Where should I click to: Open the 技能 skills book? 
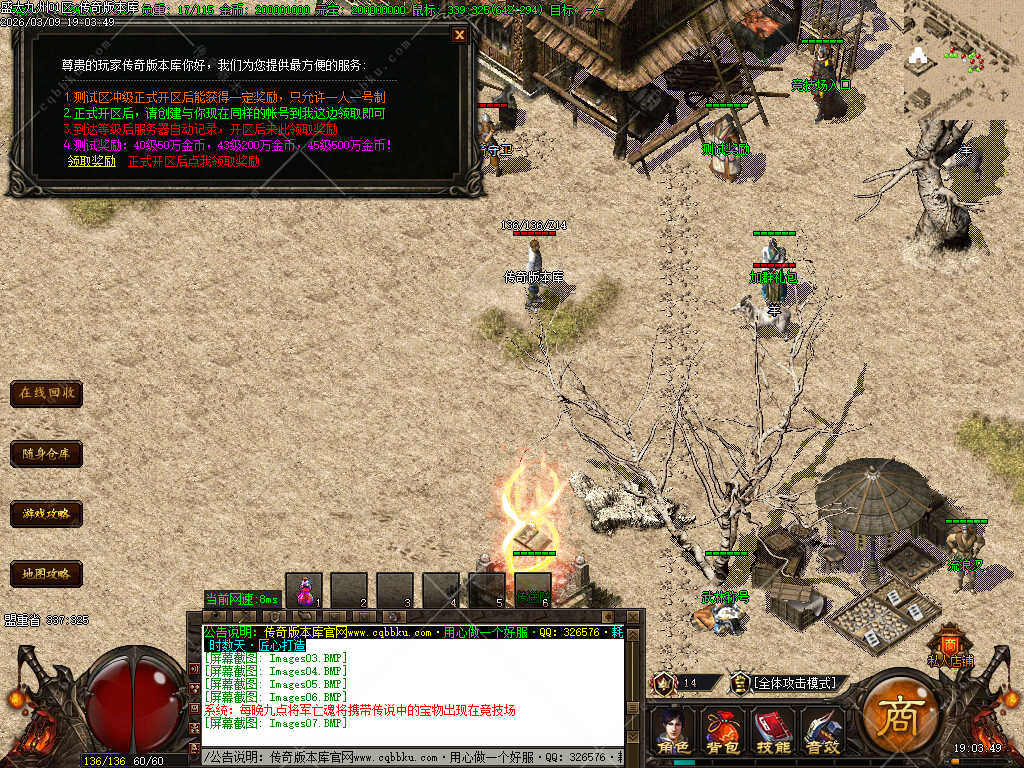point(772,732)
